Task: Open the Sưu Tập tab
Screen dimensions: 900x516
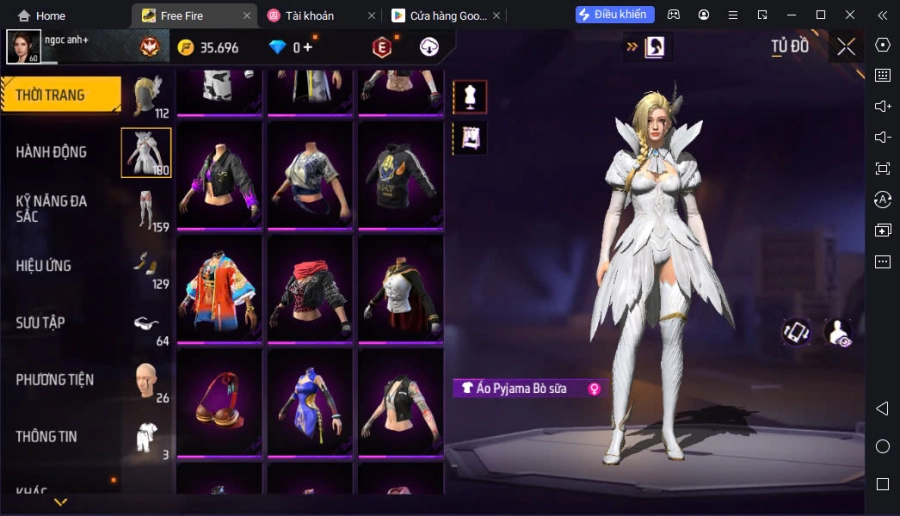Action: pyautogui.click(x=41, y=323)
